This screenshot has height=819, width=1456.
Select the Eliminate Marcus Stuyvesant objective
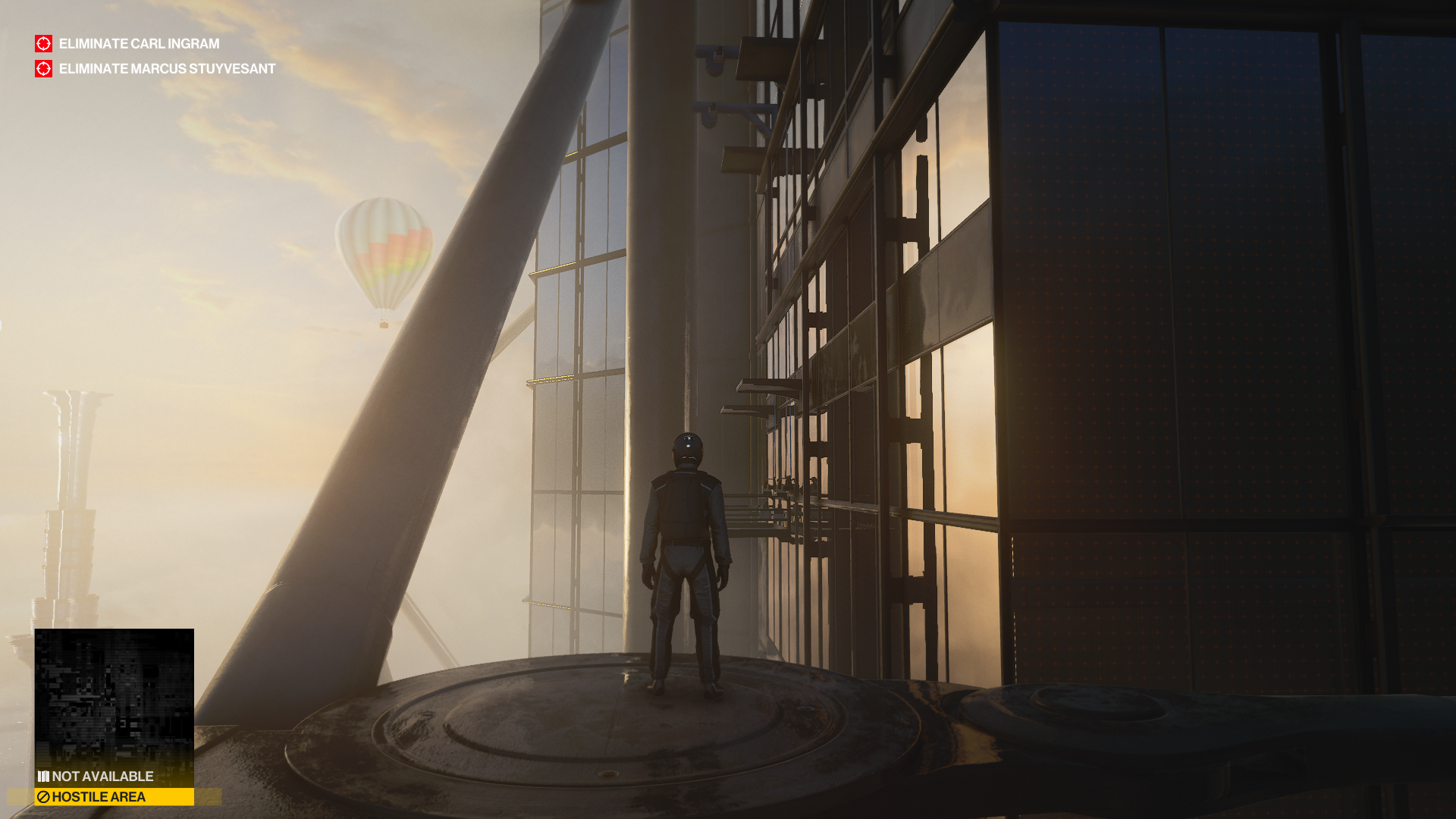pyautogui.click(x=167, y=69)
